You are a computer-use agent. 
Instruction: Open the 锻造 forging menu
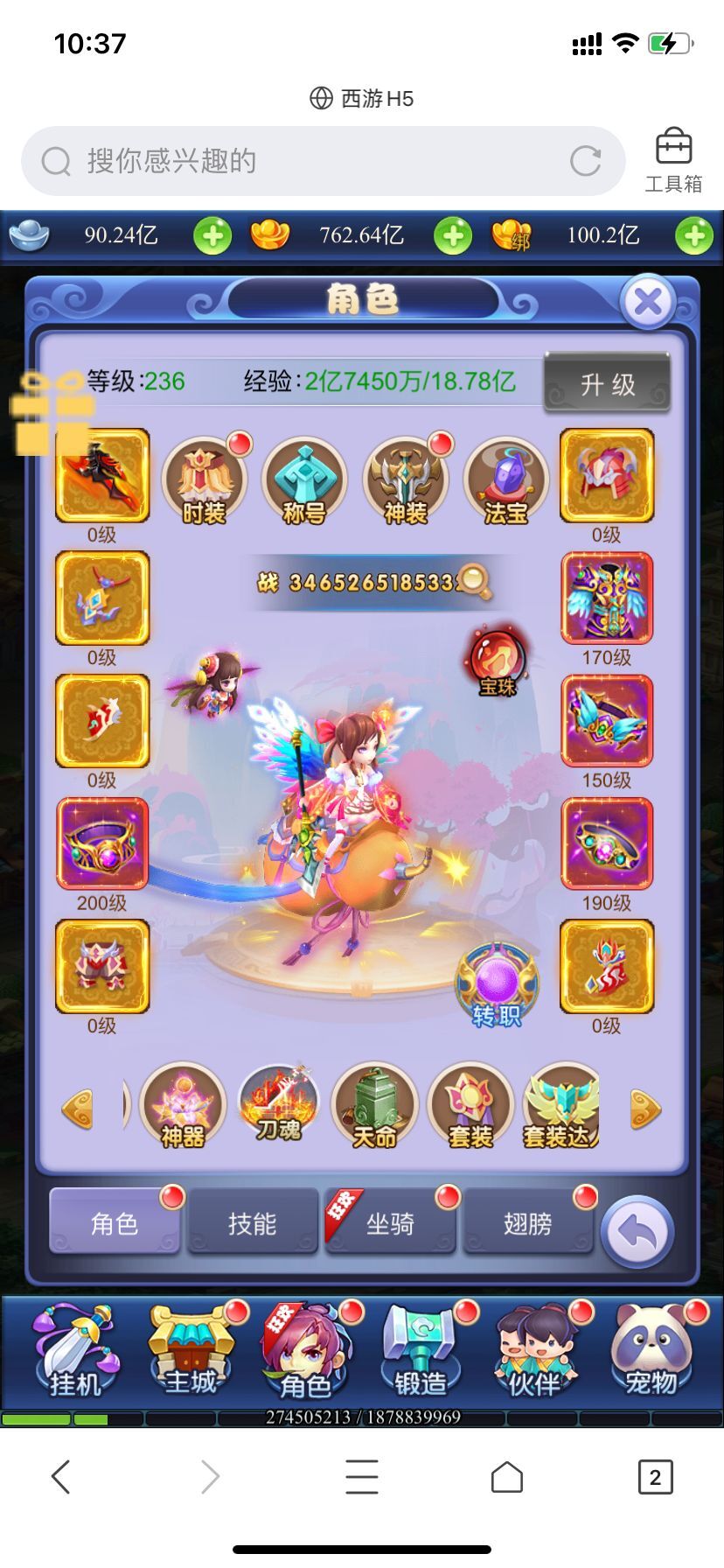421,1352
